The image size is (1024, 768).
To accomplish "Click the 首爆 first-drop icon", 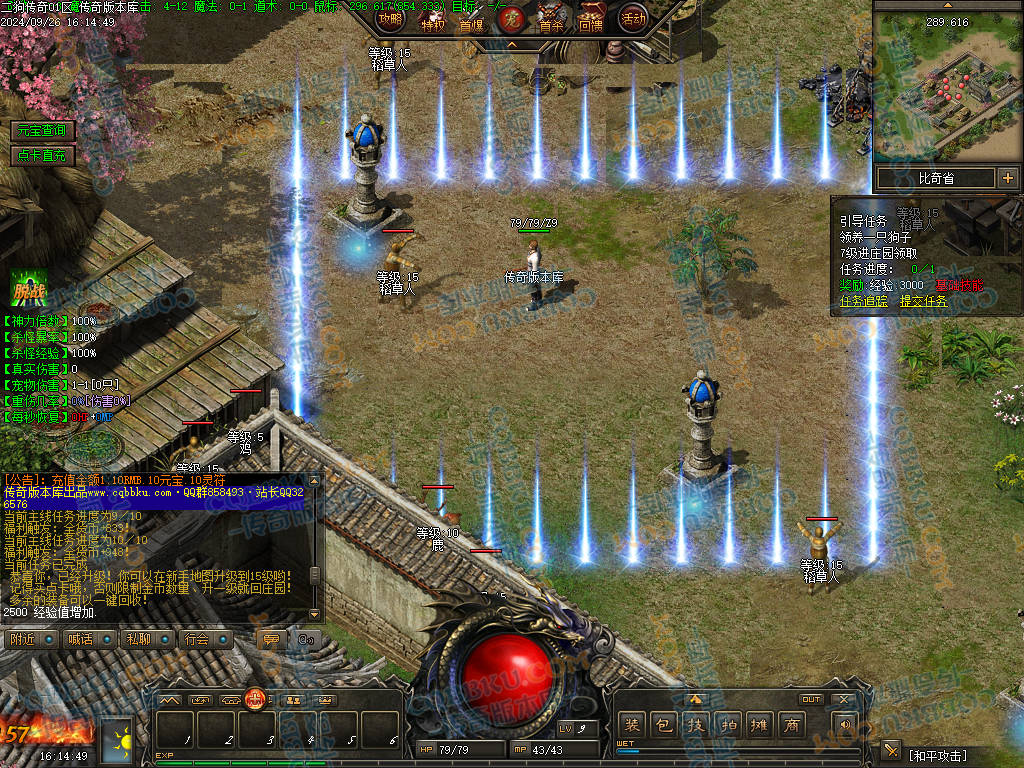I will coord(471,20).
